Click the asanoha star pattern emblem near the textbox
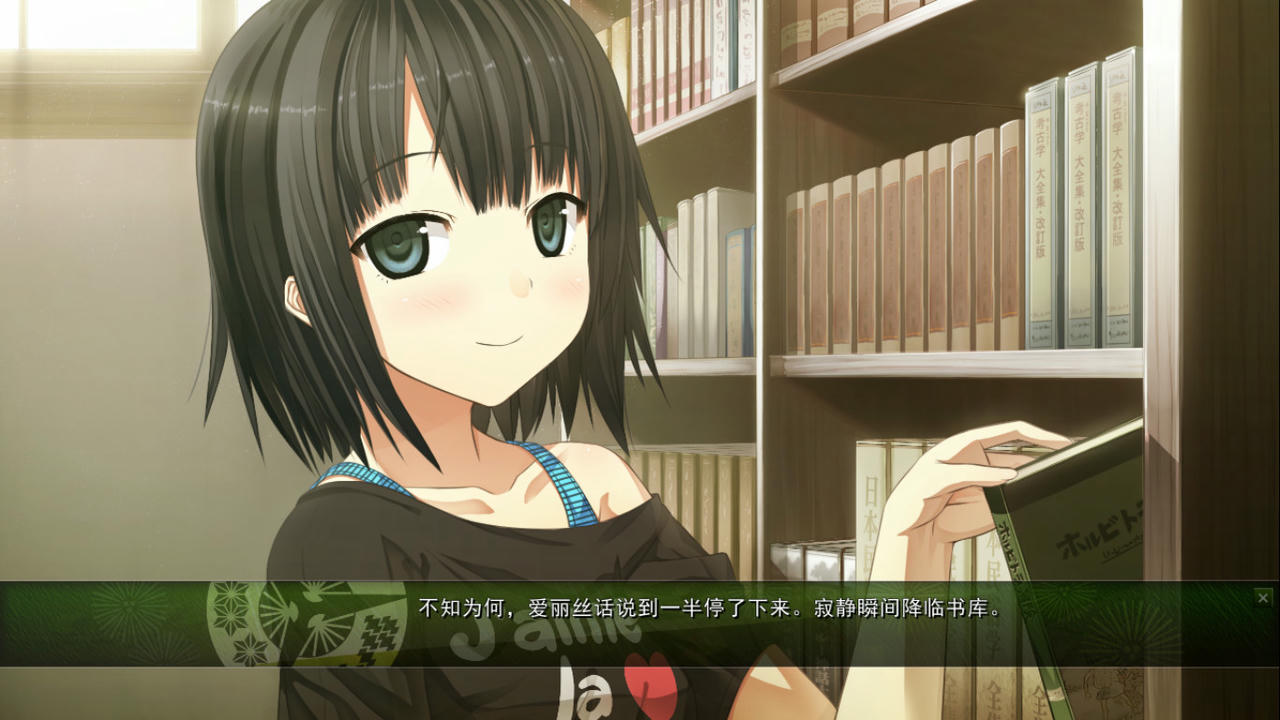This screenshot has width=1280, height=720. pyautogui.click(x=228, y=605)
